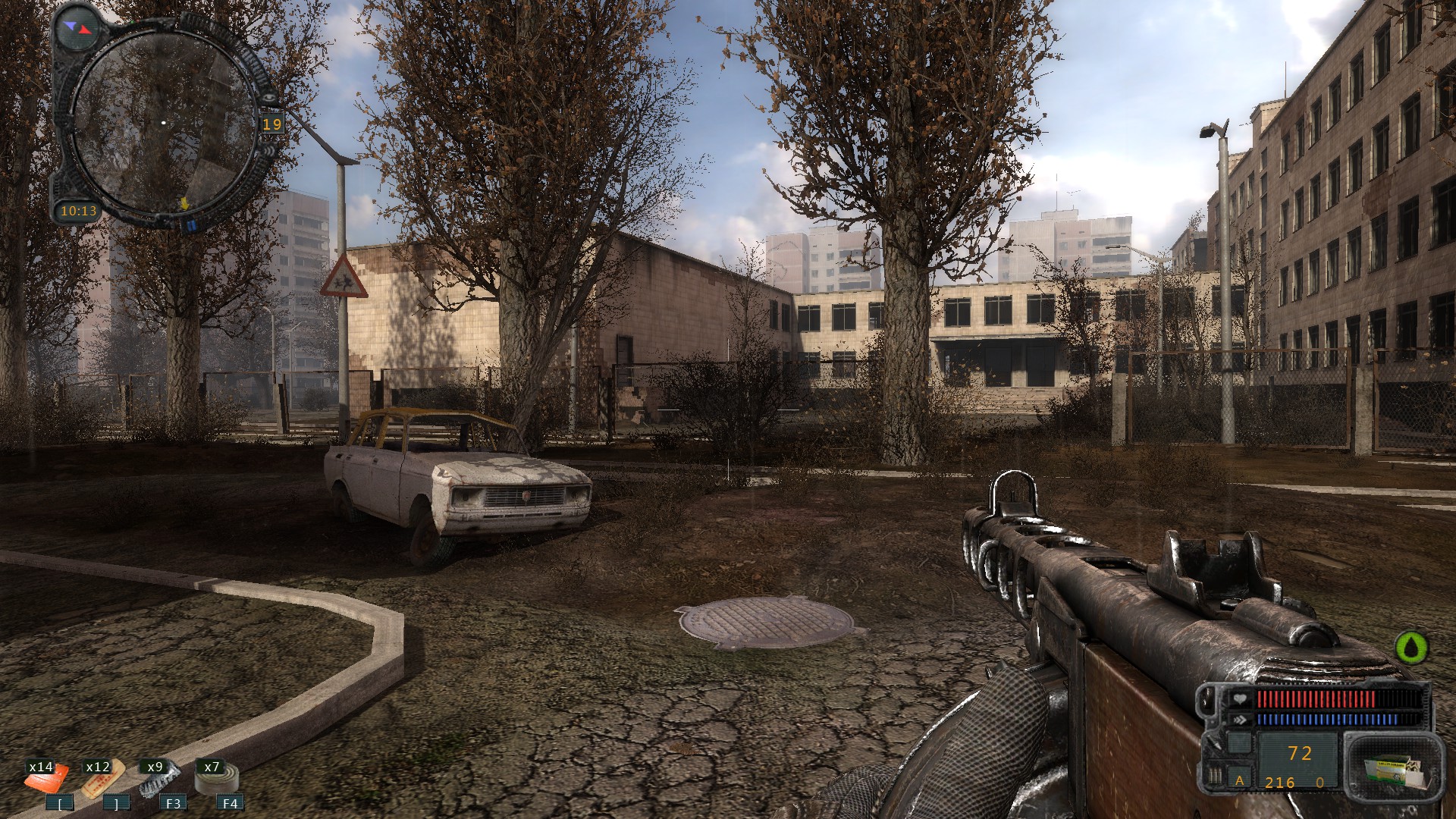Toggle the fire mode 'A' indicator
This screenshot has width=1456, height=819.
(1240, 780)
